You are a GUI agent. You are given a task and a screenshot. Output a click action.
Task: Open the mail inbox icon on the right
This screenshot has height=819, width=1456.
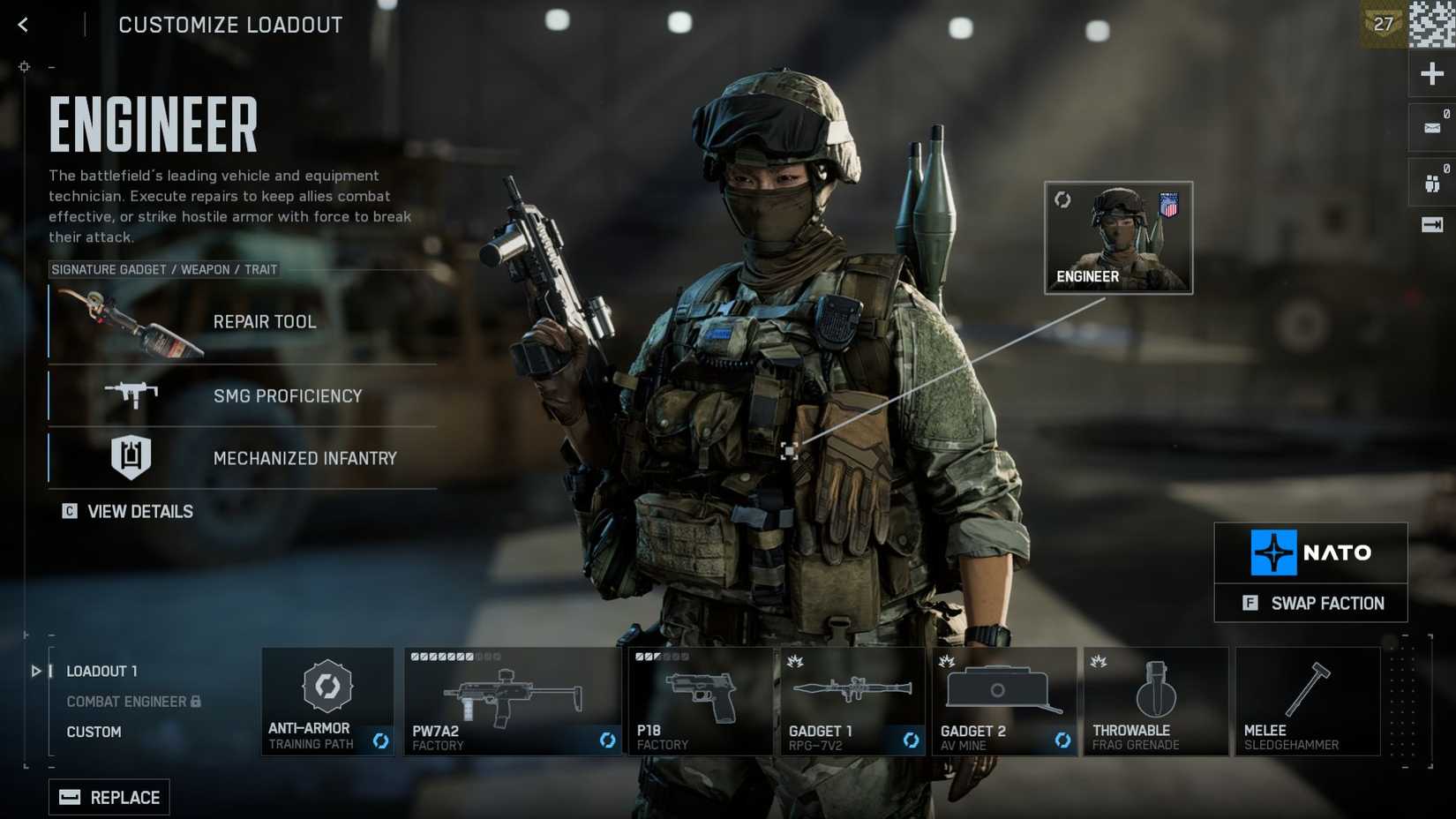coord(1430,126)
